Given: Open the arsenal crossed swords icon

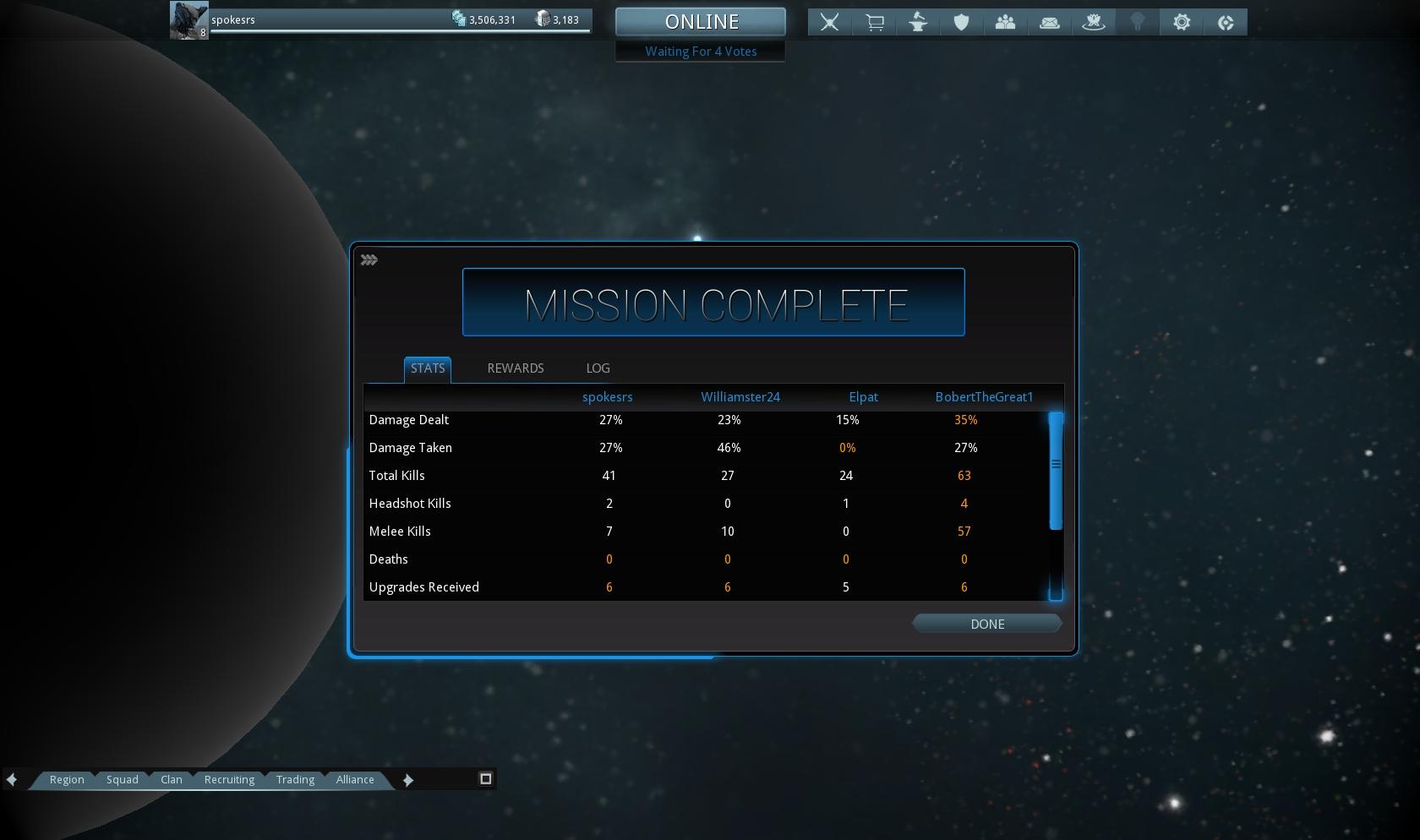Looking at the screenshot, I should [x=830, y=23].
